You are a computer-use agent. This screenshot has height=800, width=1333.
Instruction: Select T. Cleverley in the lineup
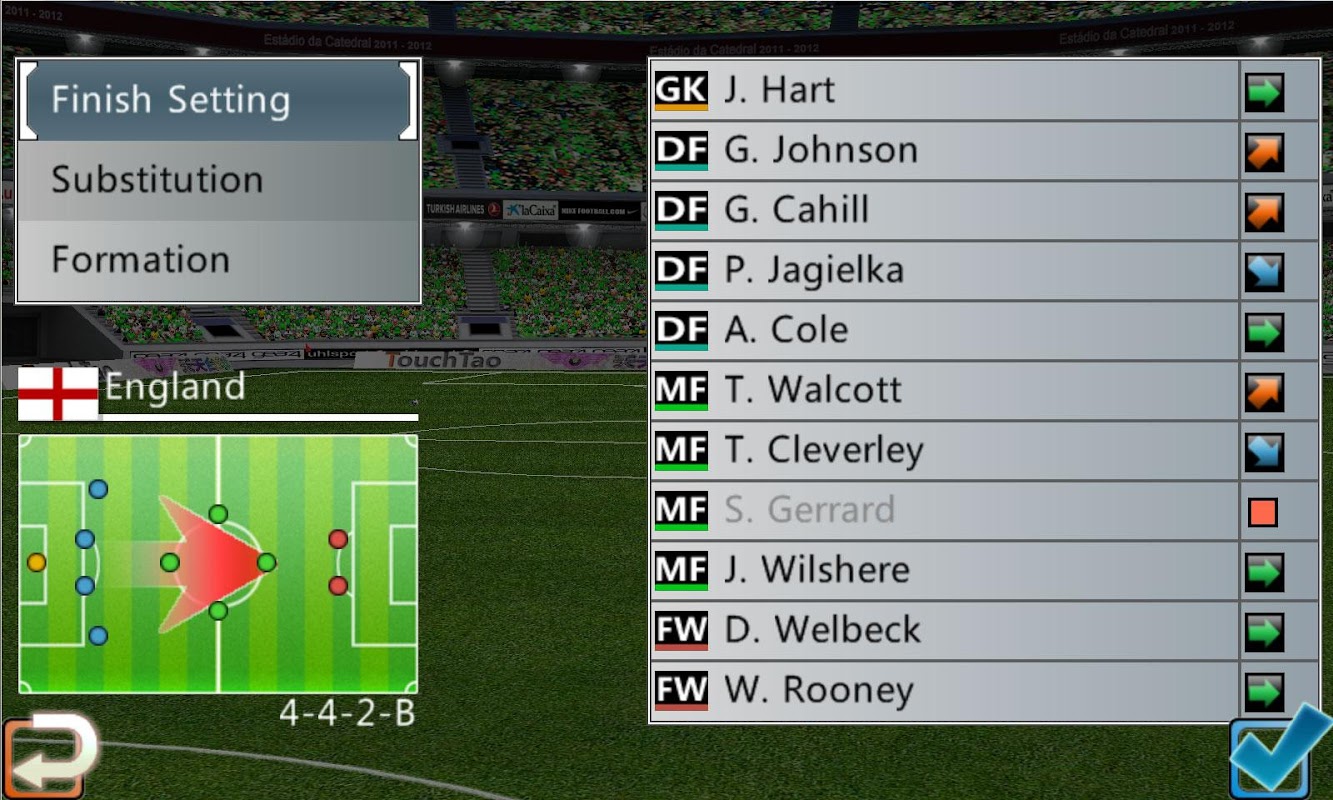[945, 451]
